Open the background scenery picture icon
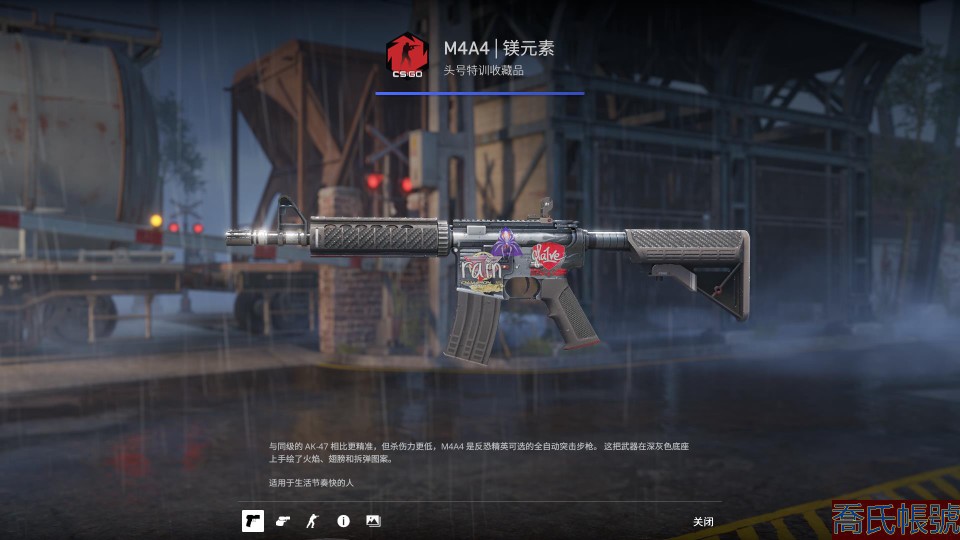960x540 pixels. click(373, 521)
